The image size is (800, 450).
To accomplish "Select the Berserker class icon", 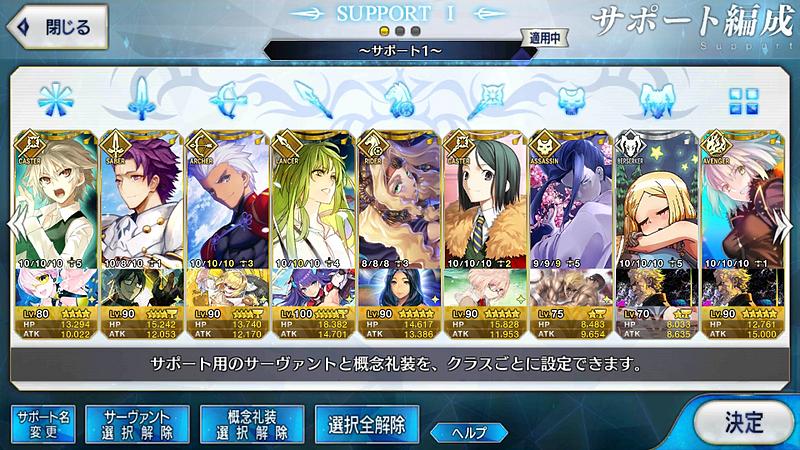I will 656,100.
